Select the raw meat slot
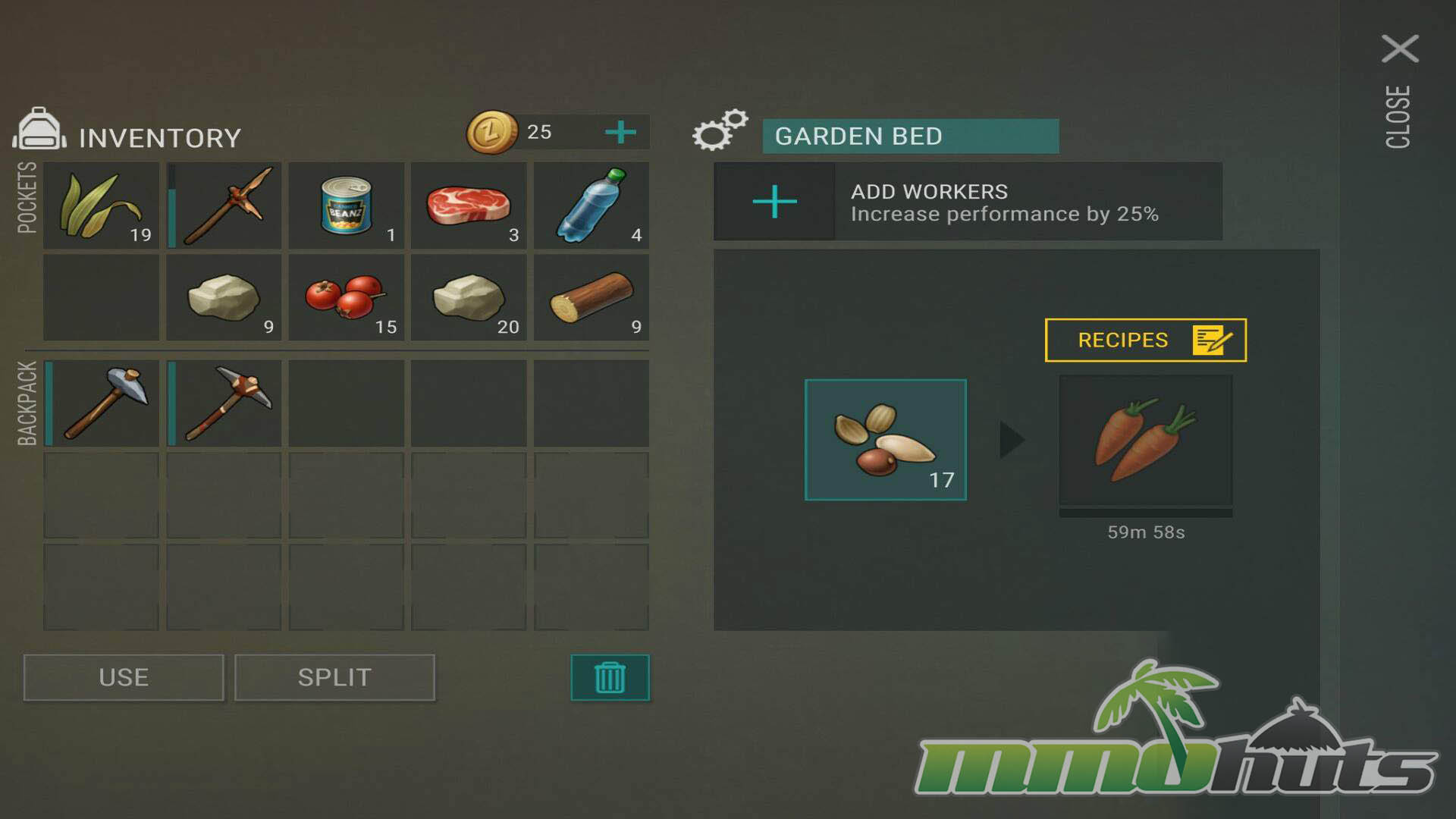1456x819 pixels. (469, 205)
